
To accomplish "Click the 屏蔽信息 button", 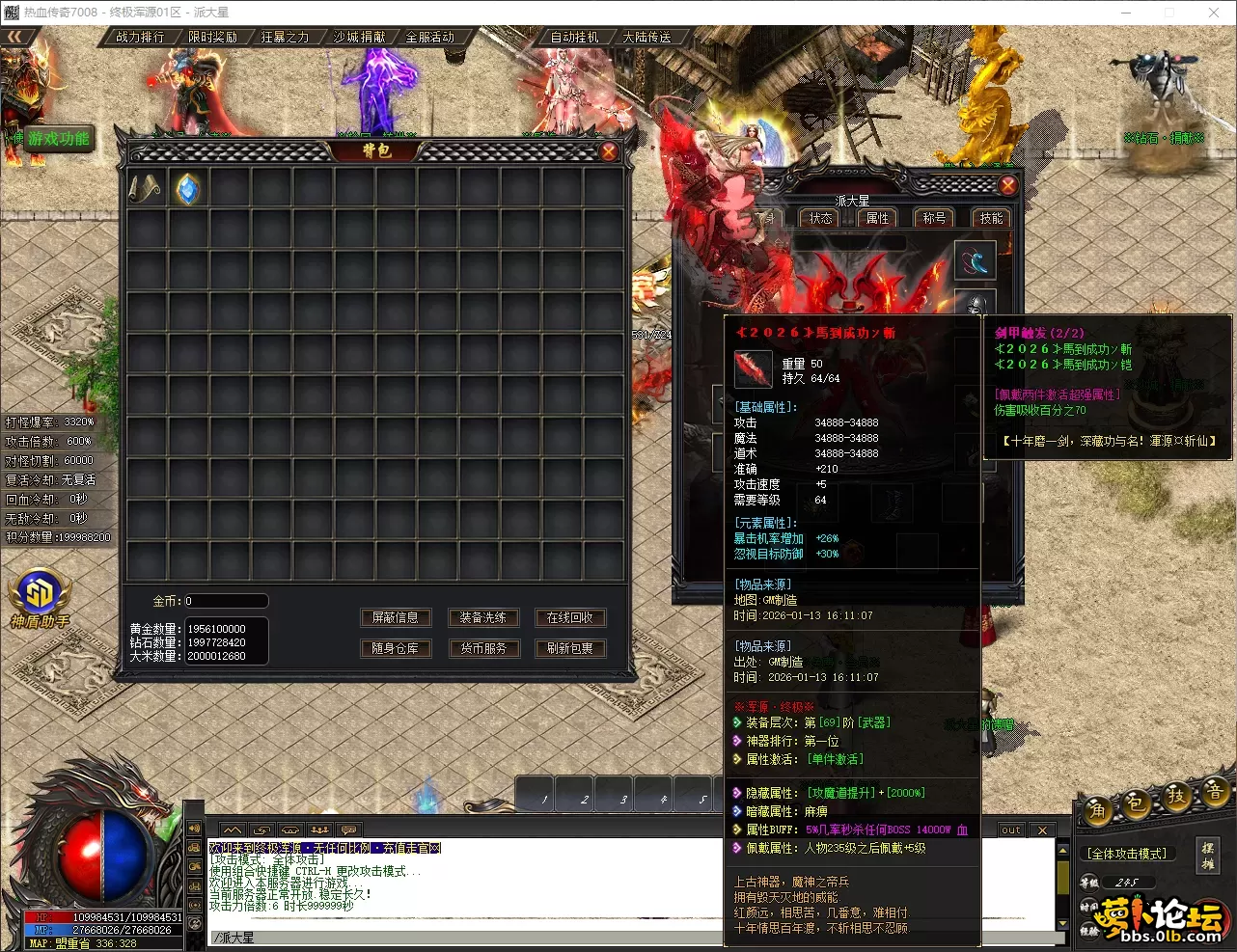I will pos(396,617).
